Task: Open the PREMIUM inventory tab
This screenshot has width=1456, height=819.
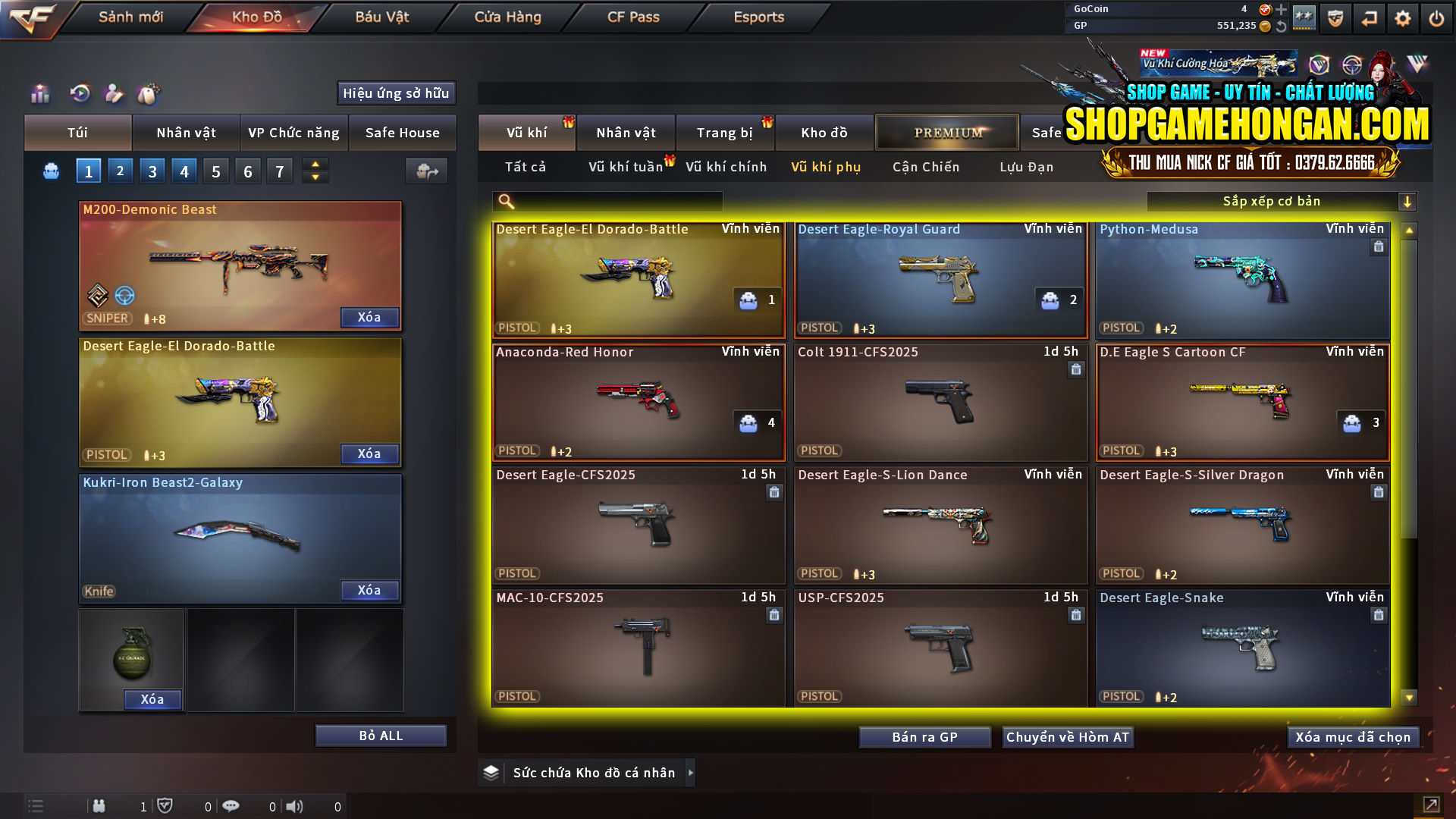Action: (947, 132)
